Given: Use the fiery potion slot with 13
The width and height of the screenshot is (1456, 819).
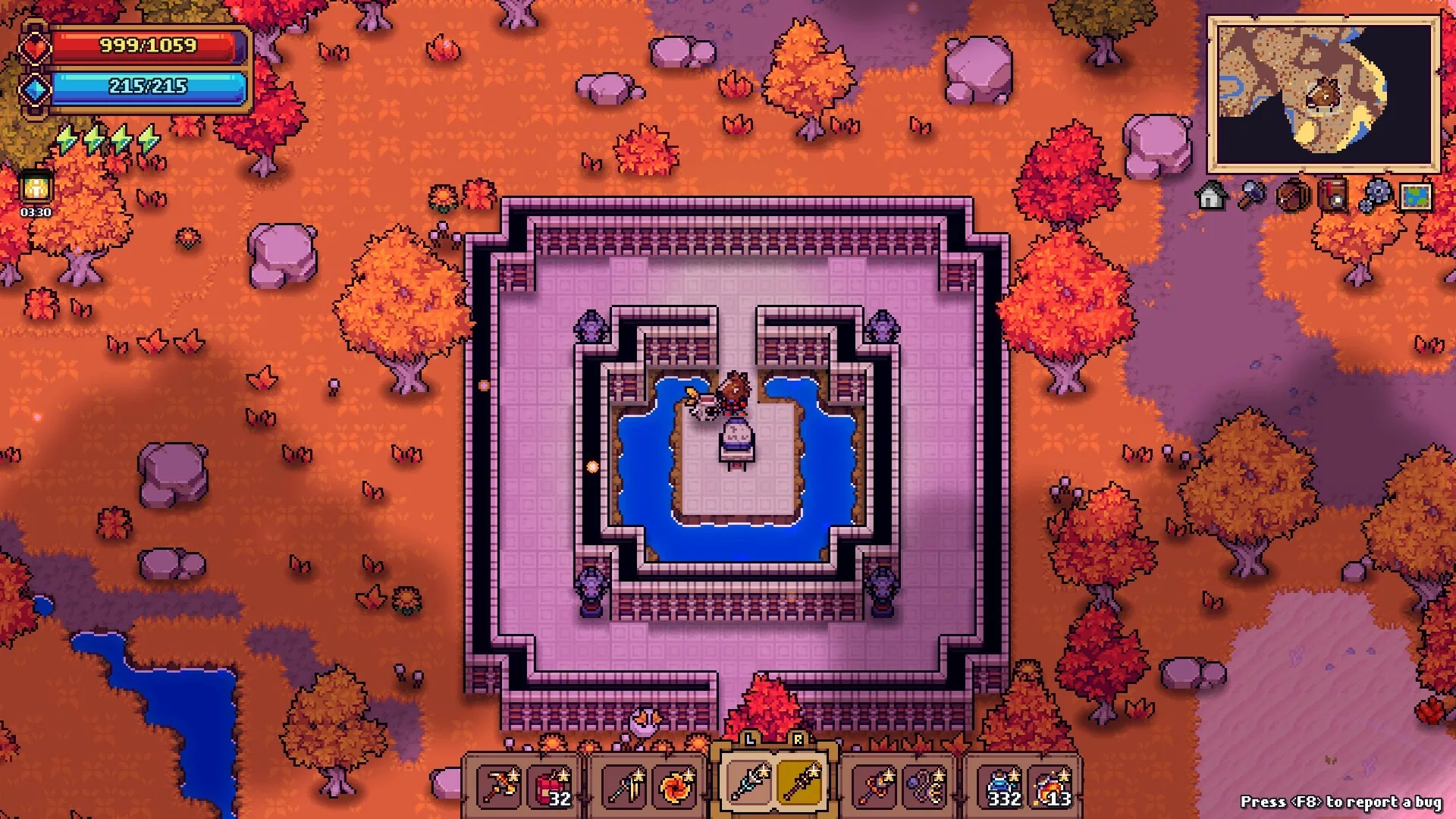Looking at the screenshot, I should click(x=1053, y=786).
